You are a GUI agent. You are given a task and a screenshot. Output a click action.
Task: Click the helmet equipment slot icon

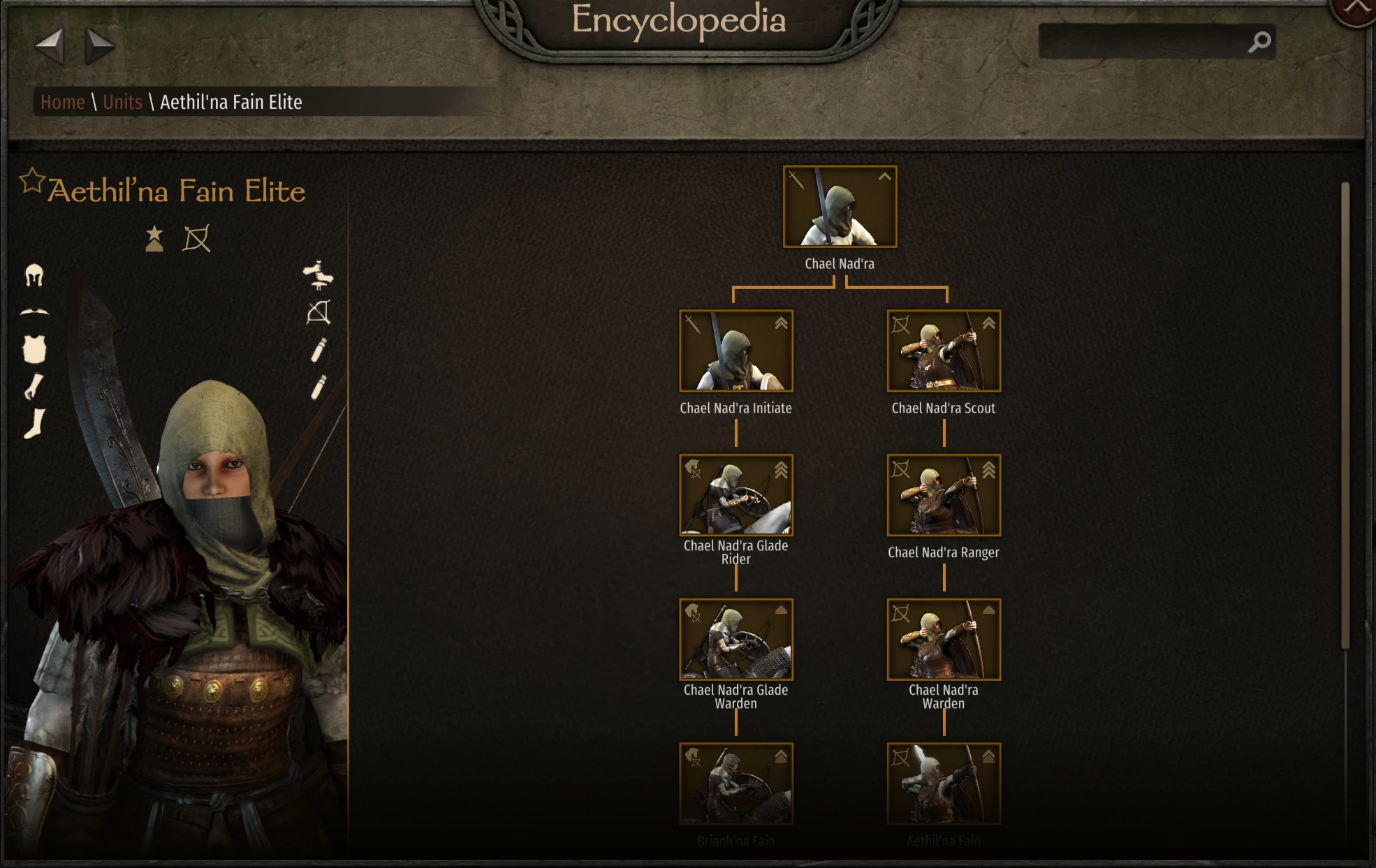click(x=34, y=275)
